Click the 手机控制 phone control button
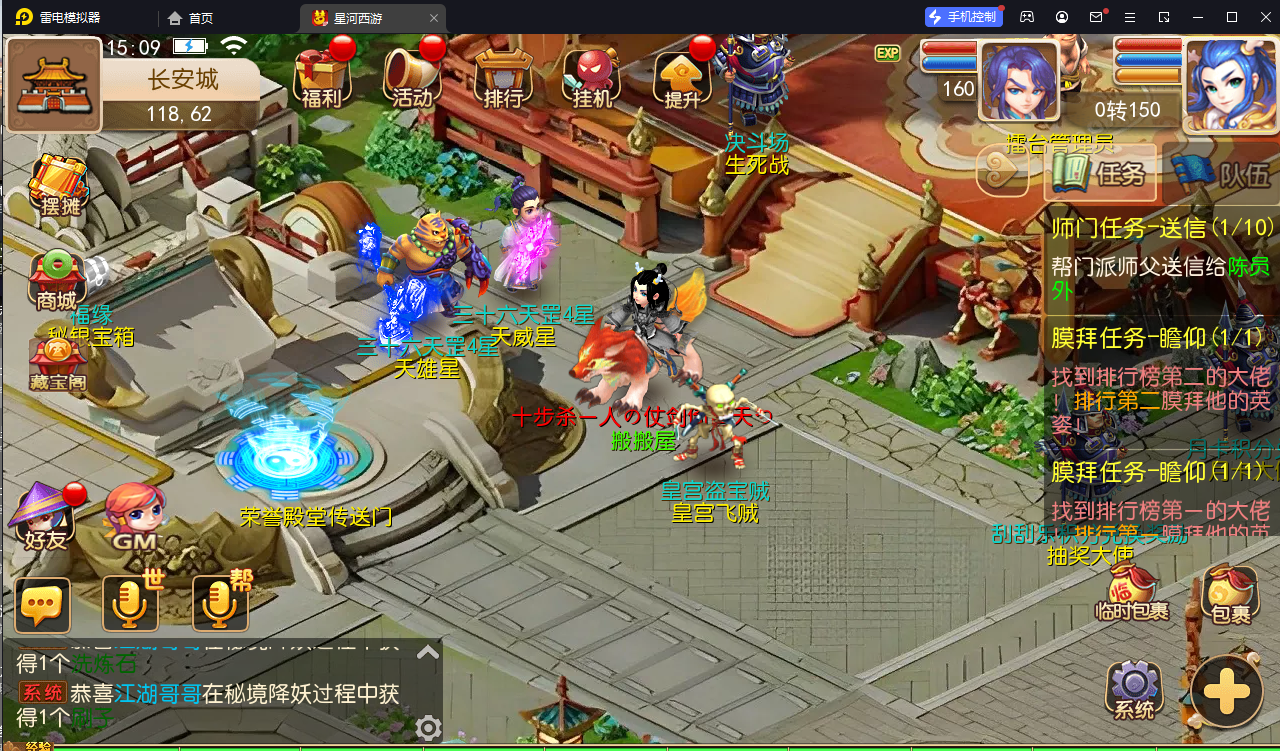 962,16
